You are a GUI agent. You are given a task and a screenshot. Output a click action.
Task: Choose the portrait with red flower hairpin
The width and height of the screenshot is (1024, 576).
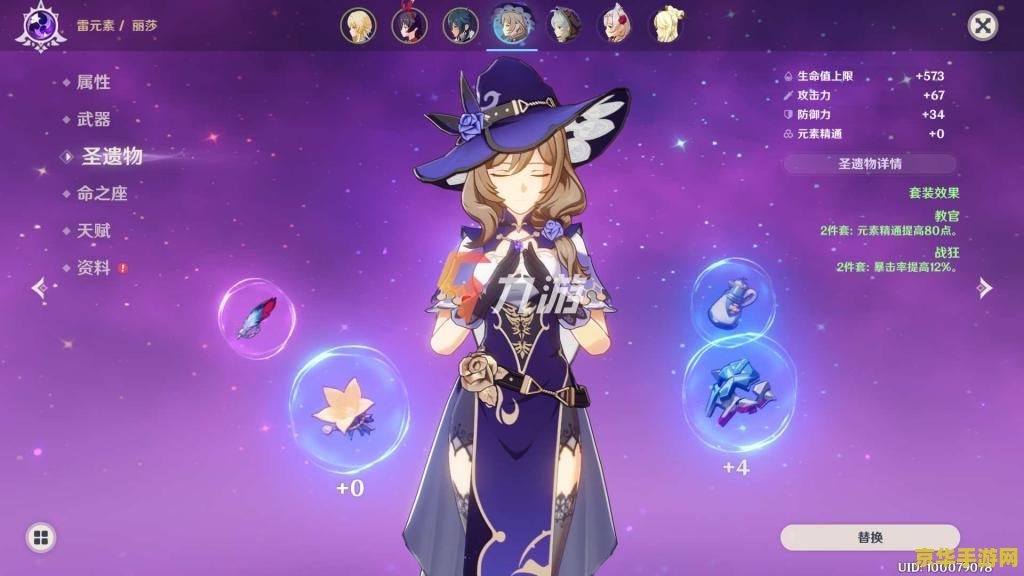[x=616, y=25]
